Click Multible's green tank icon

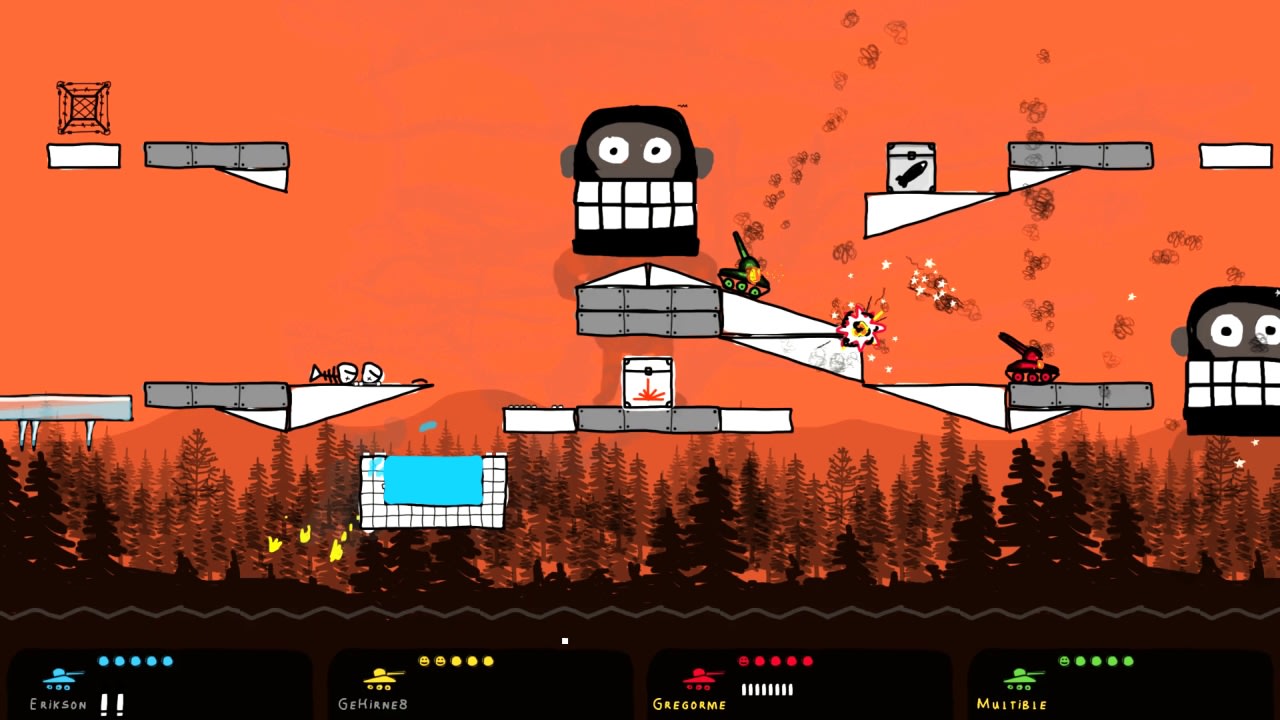coord(1020,682)
